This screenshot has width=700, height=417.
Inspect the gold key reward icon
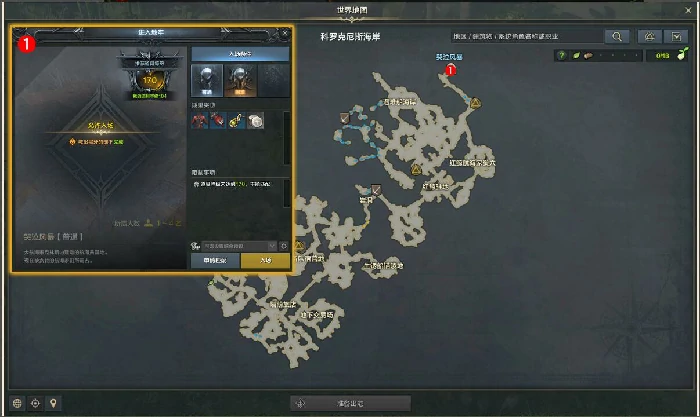237,121
